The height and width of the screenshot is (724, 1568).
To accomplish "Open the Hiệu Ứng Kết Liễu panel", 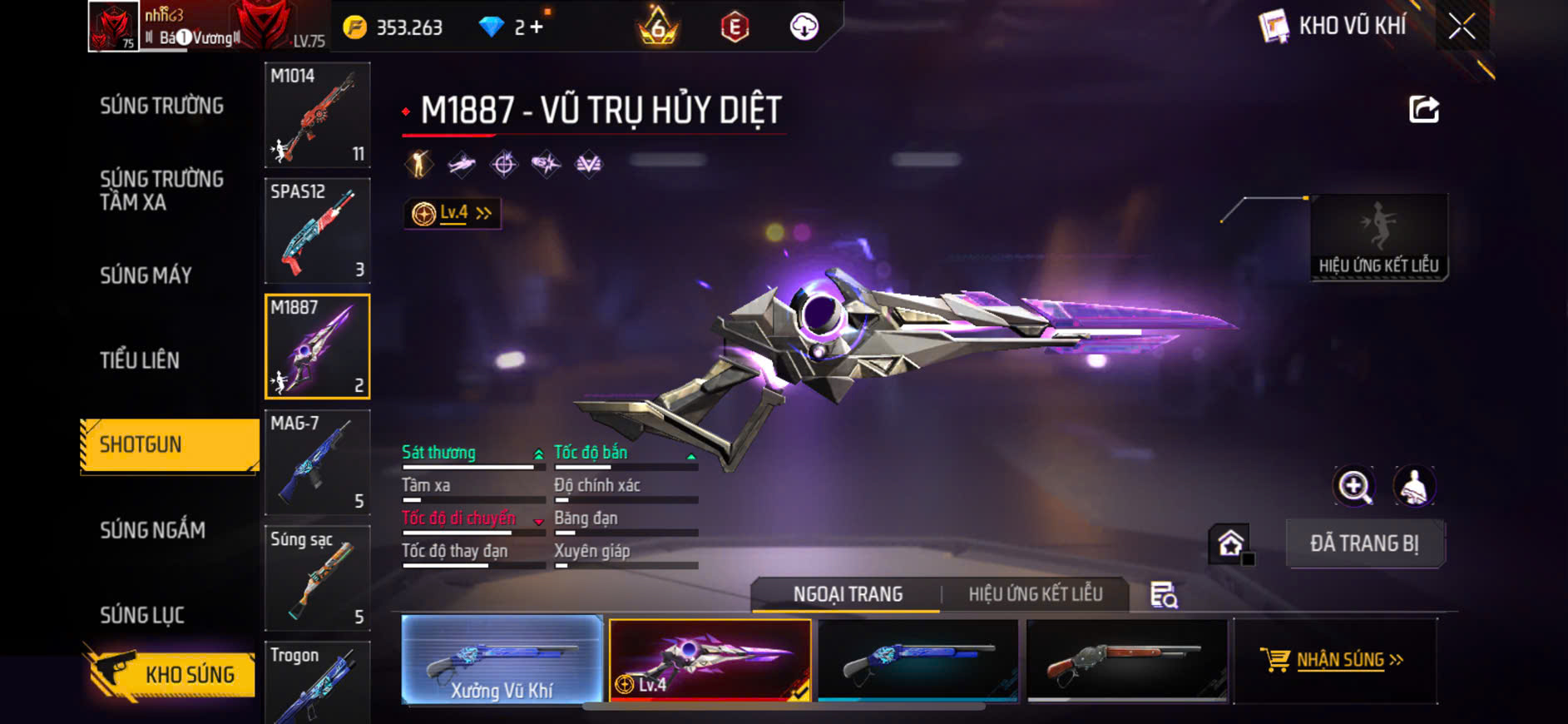I will point(1378,239).
